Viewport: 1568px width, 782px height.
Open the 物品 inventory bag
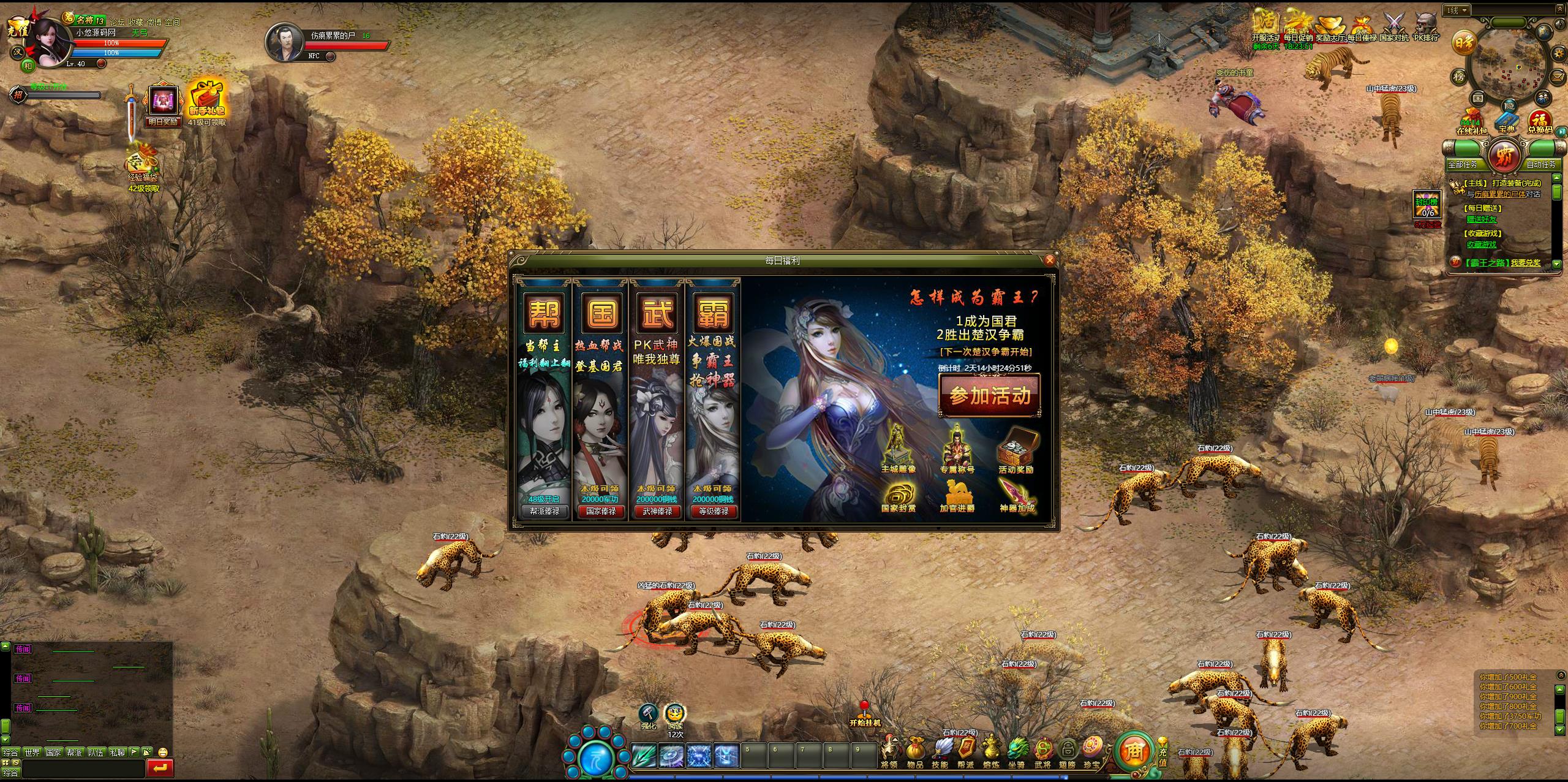click(x=915, y=751)
